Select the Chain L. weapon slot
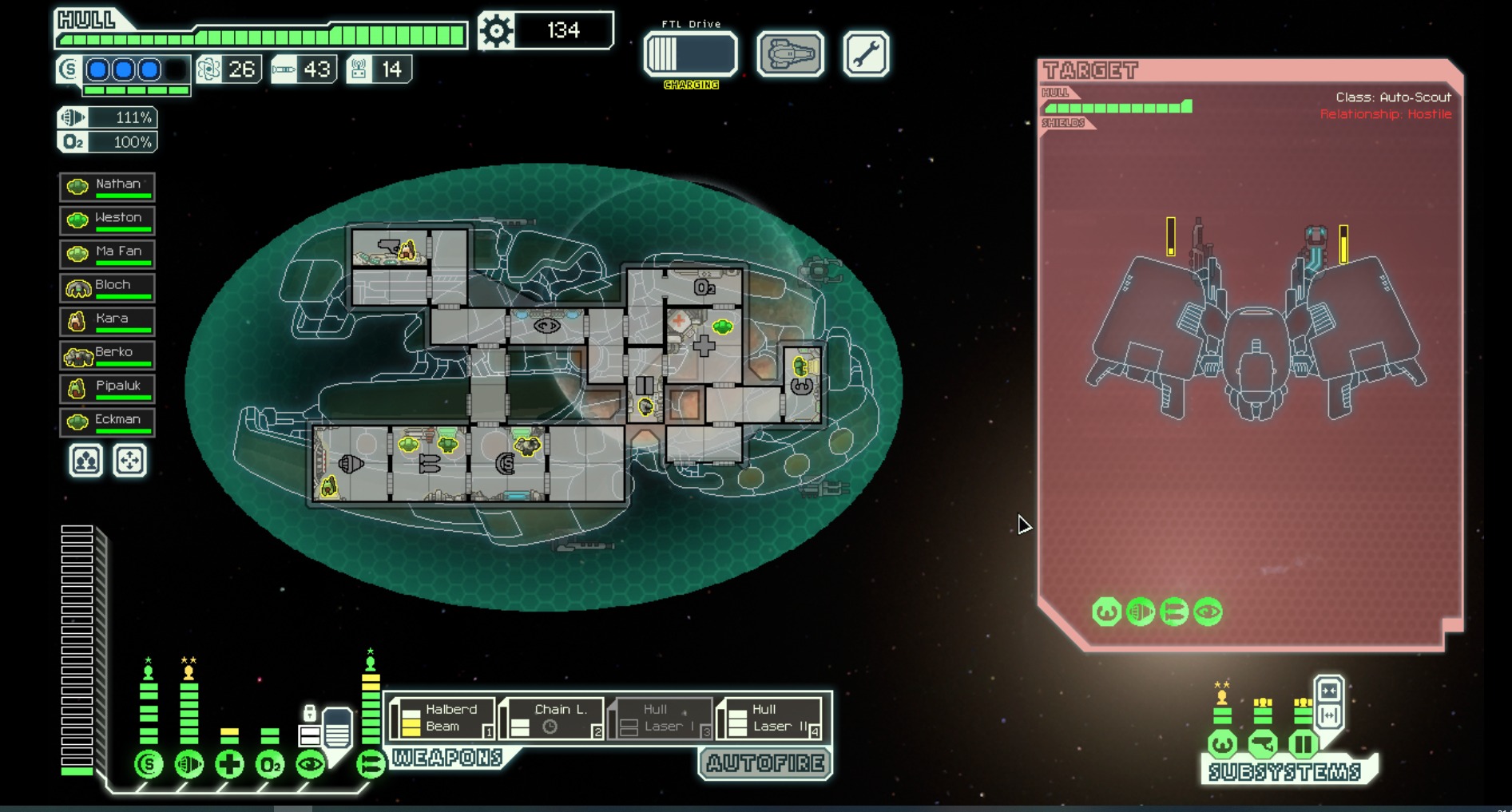Viewport: 1512px width, 812px height. [553, 718]
